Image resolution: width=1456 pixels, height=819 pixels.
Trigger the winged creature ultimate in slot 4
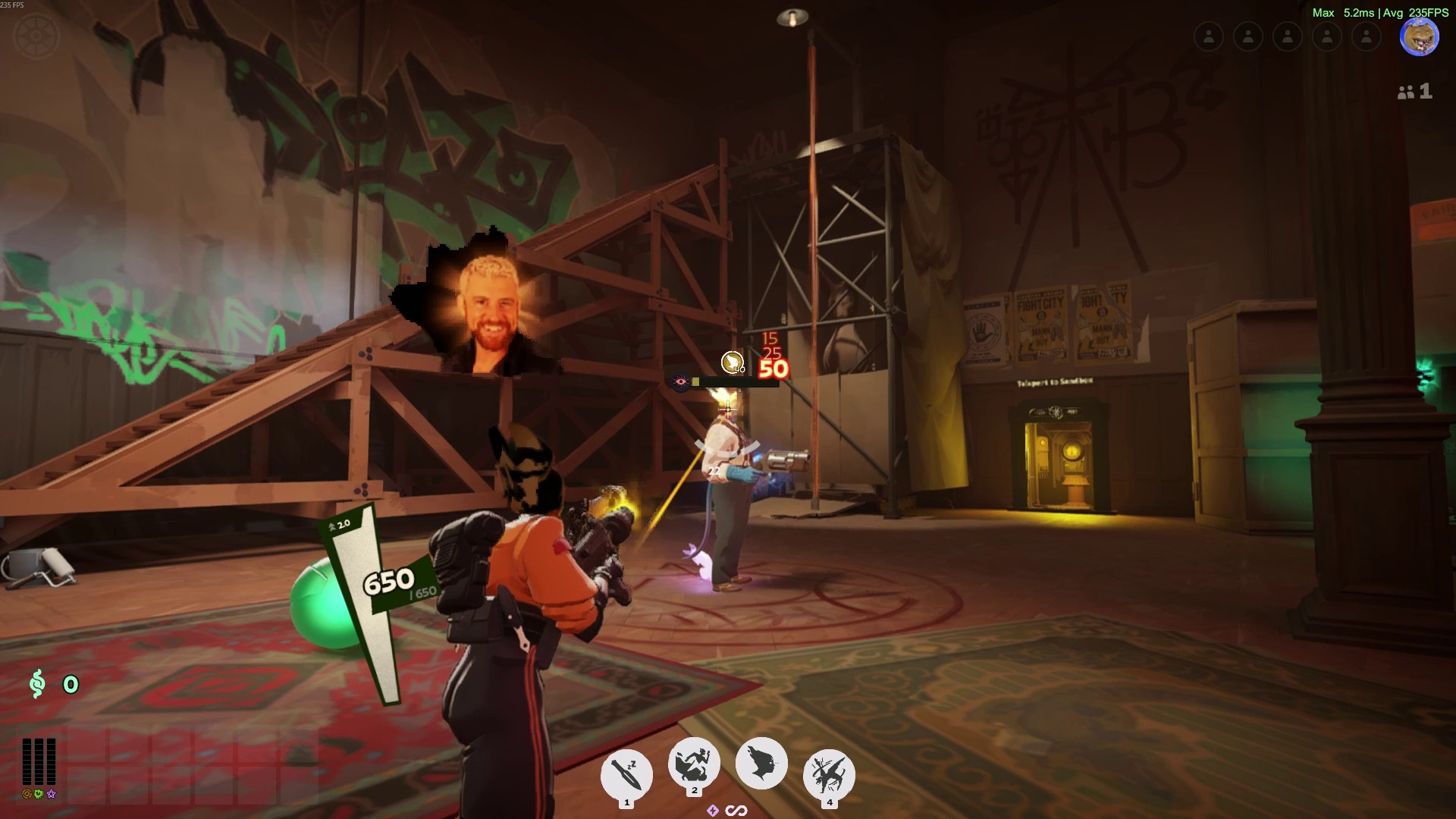tap(828, 773)
